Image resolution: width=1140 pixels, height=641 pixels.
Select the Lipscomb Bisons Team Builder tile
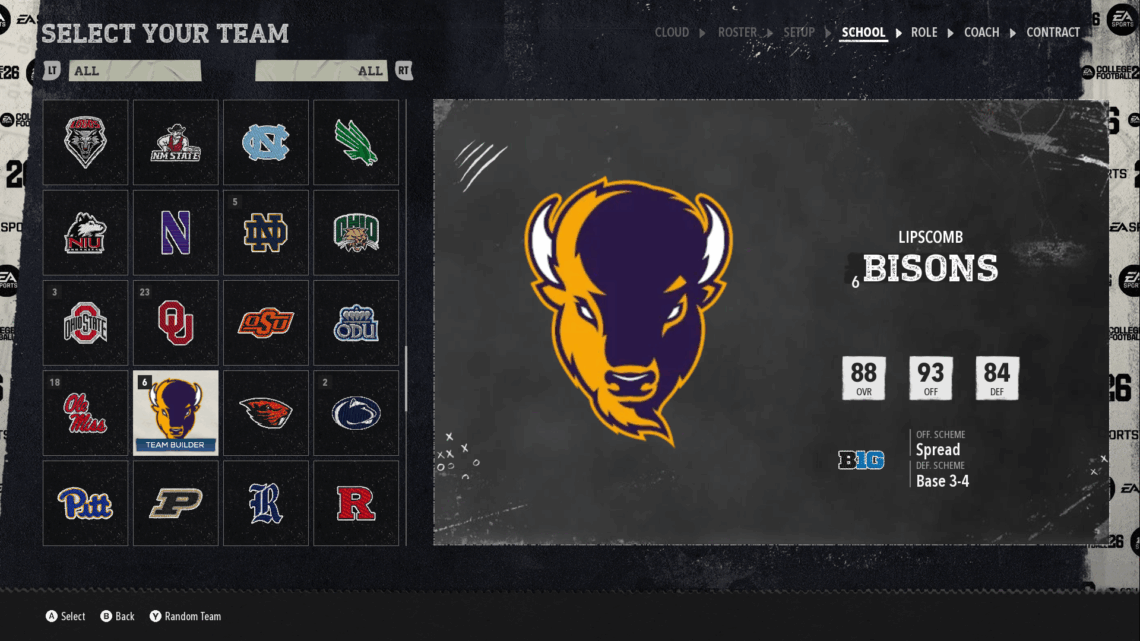pyautogui.click(x=175, y=413)
